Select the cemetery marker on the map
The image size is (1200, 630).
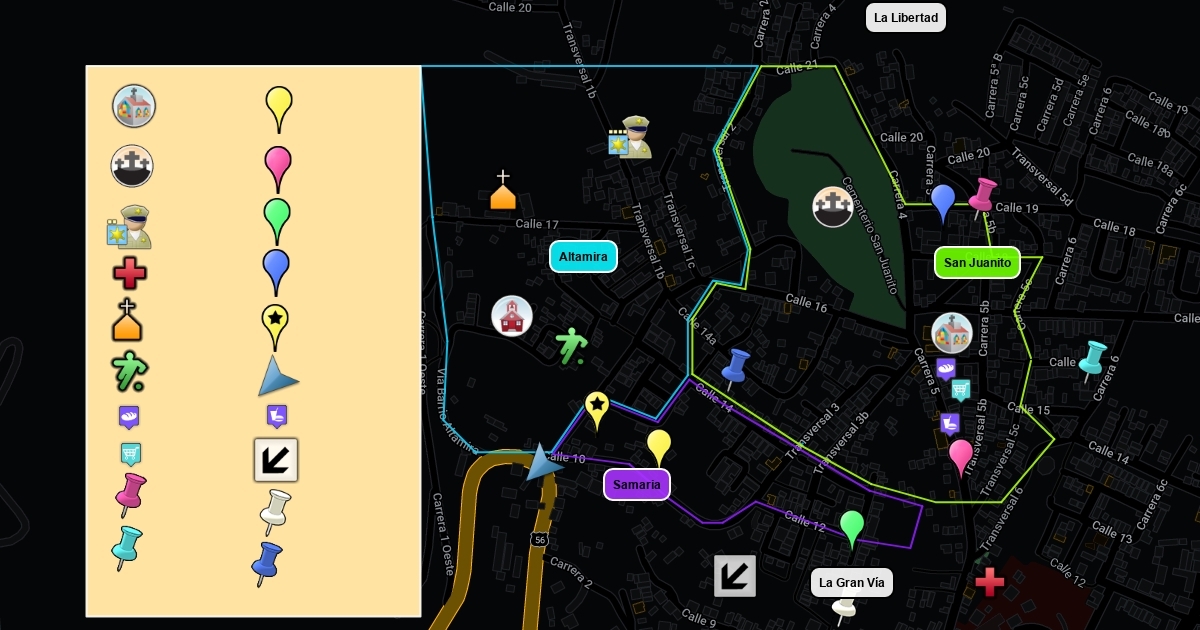coord(832,207)
